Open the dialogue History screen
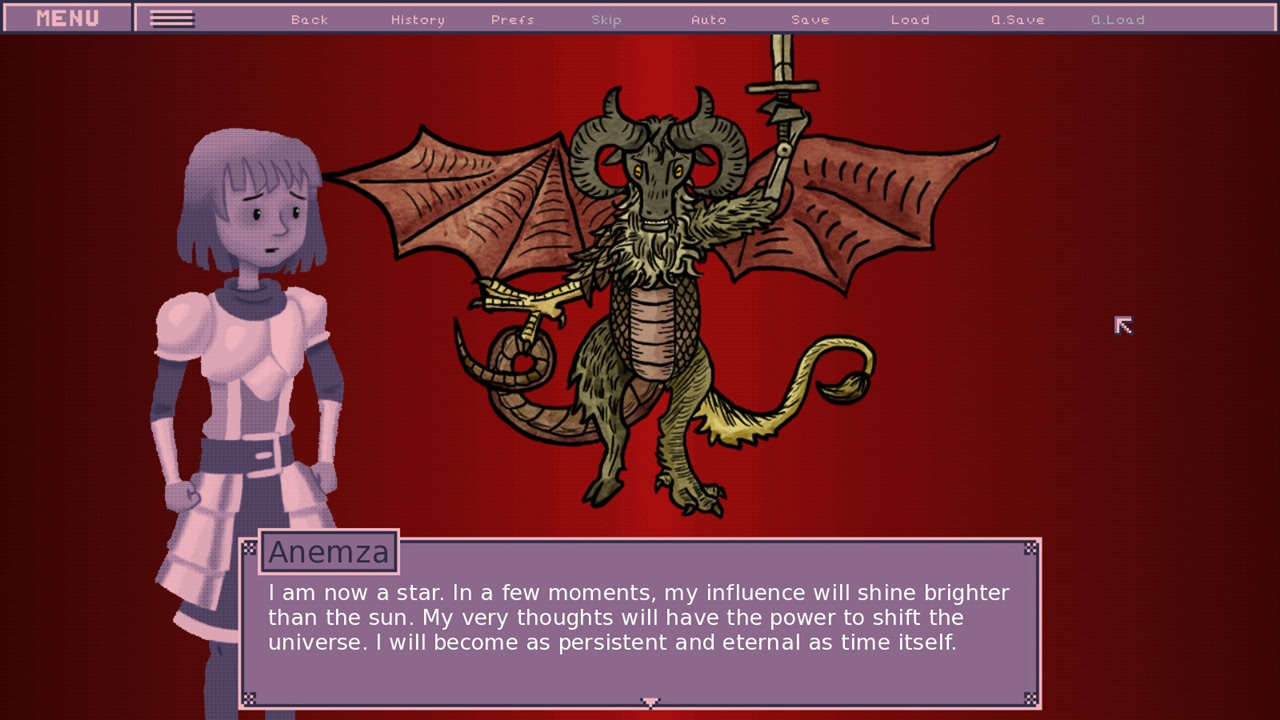The image size is (1280, 720). pos(416,18)
